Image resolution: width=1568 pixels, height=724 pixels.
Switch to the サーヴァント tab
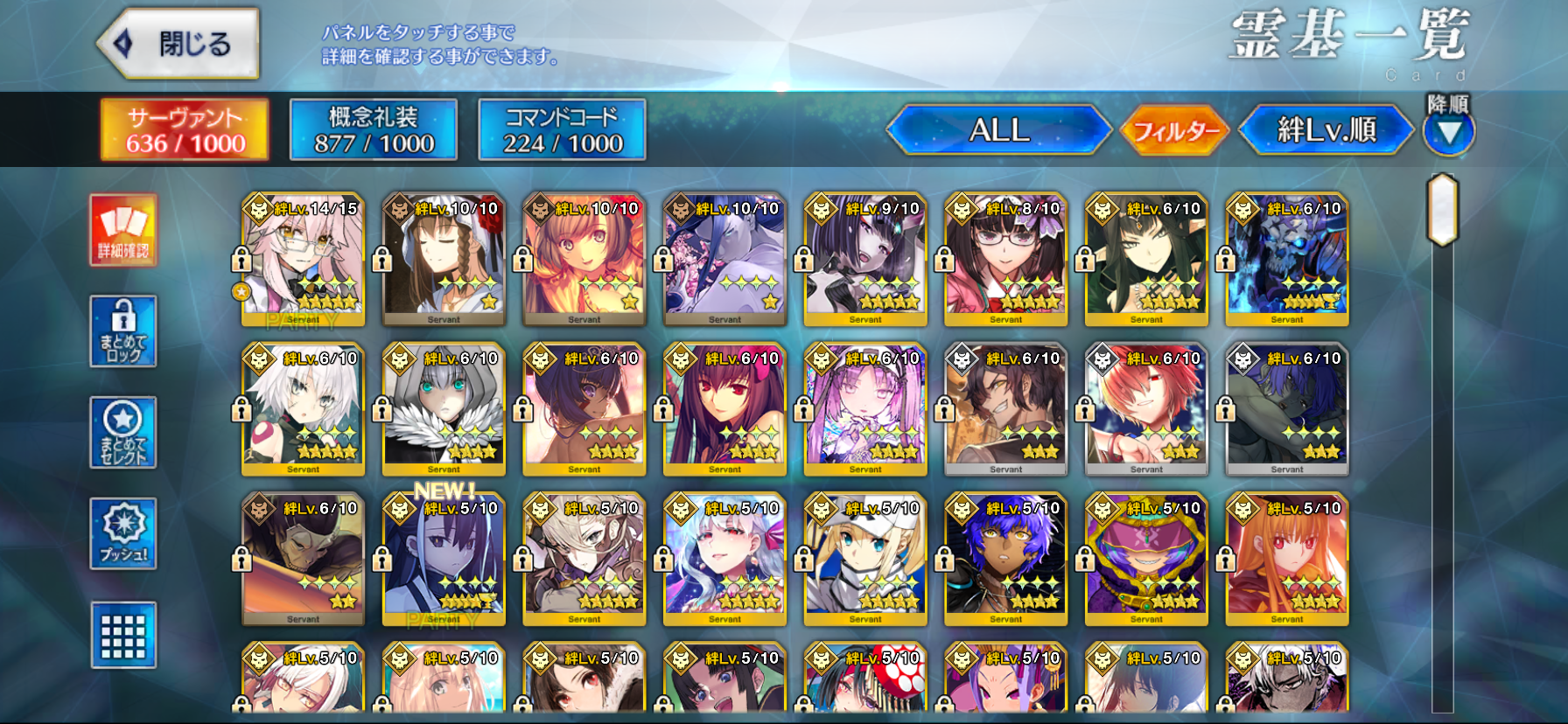(185, 130)
